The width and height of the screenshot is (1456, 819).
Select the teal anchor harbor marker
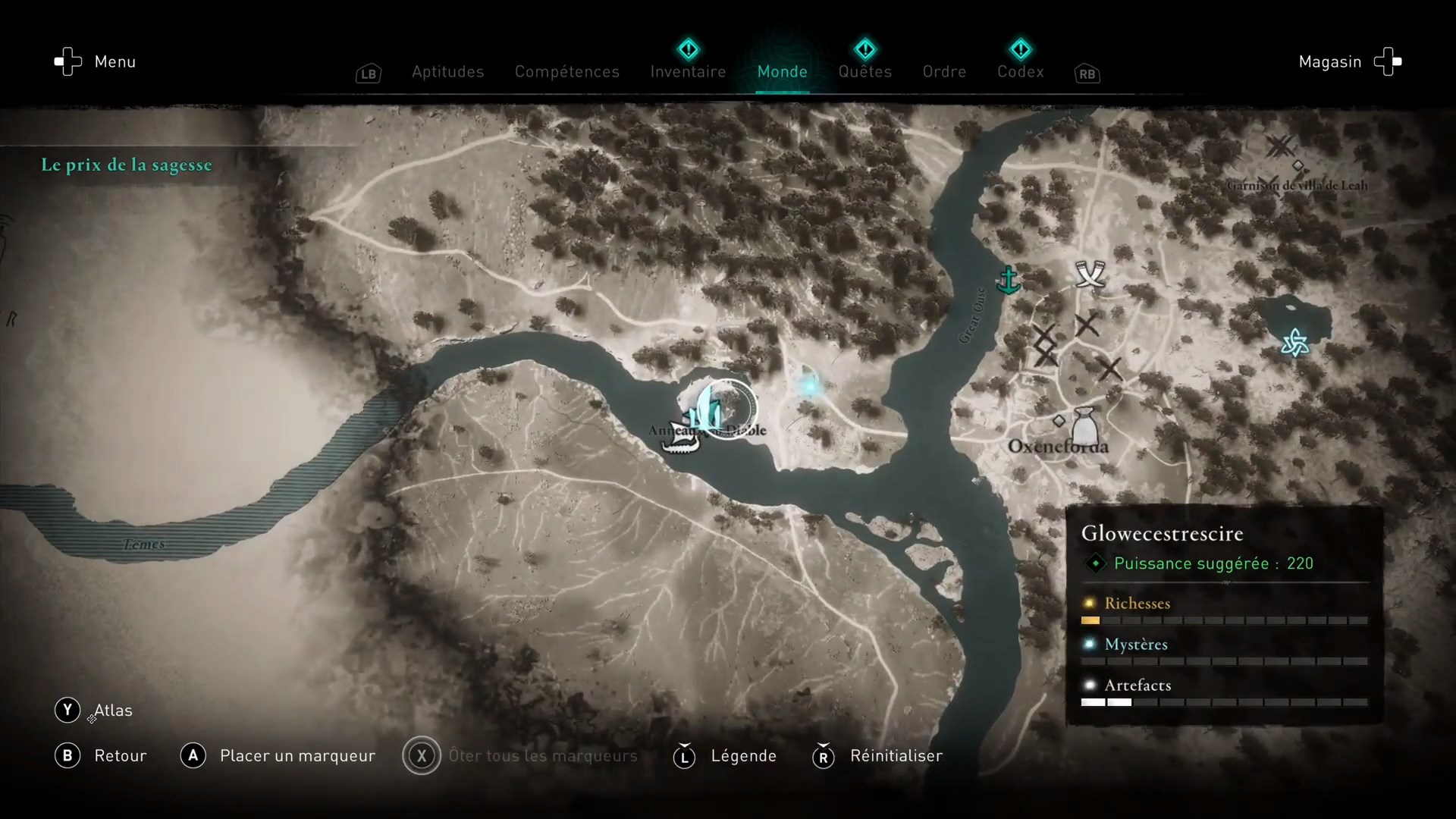point(1008,281)
